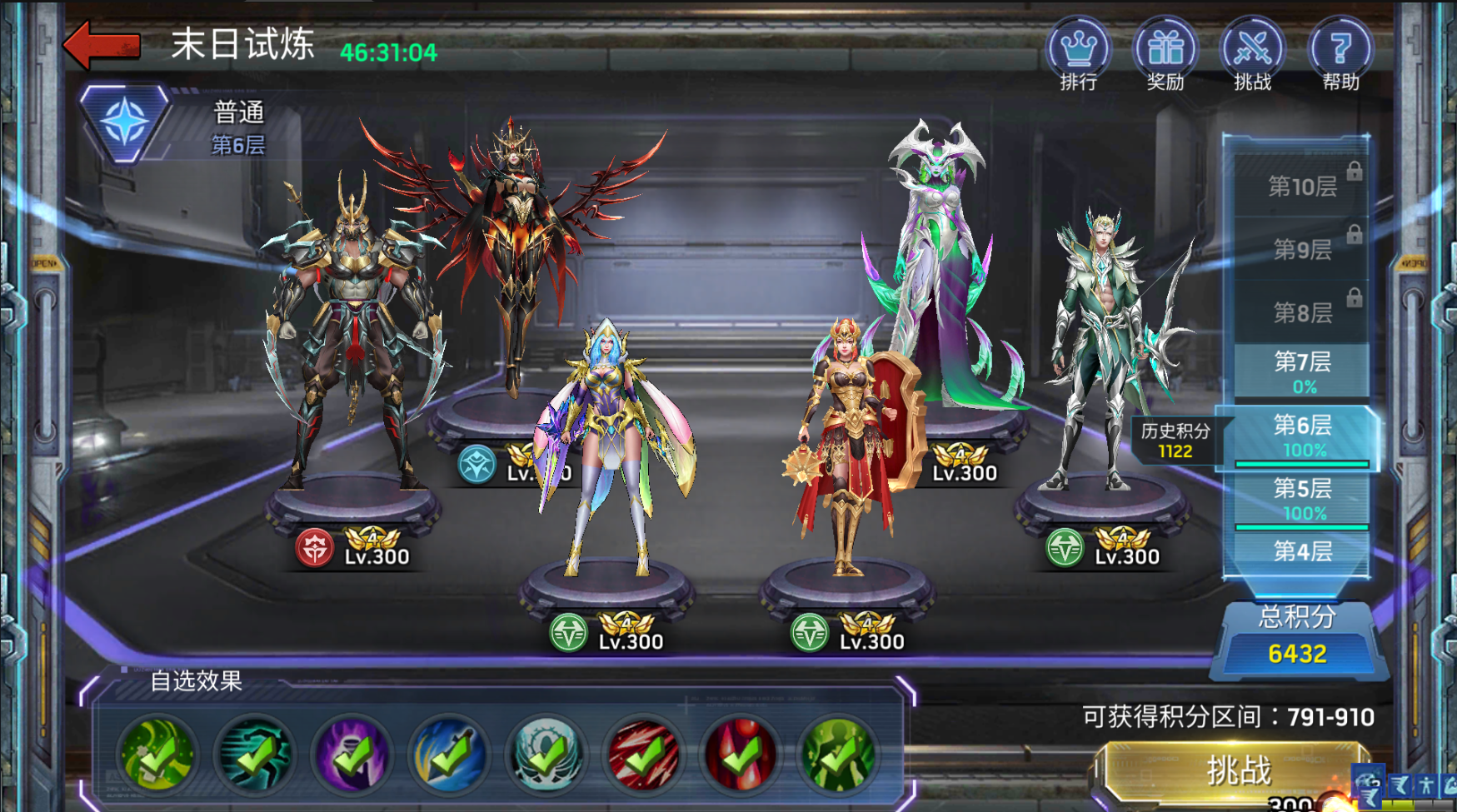Select floor 第7层 in the floor list
This screenshot has width=1457, height=812.
[1302, 371]
